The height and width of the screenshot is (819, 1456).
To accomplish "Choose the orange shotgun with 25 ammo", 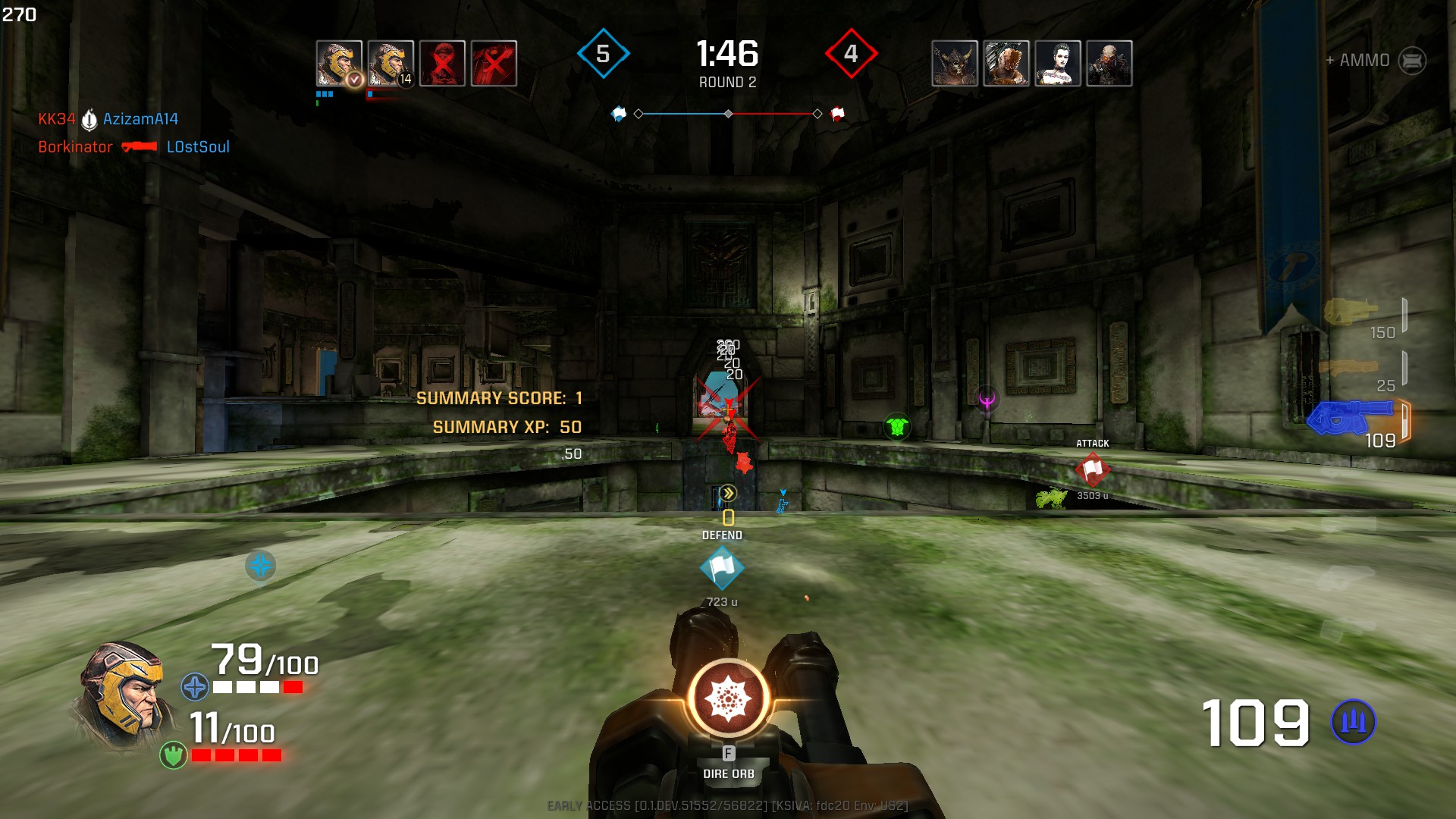I will (1348, 367).
